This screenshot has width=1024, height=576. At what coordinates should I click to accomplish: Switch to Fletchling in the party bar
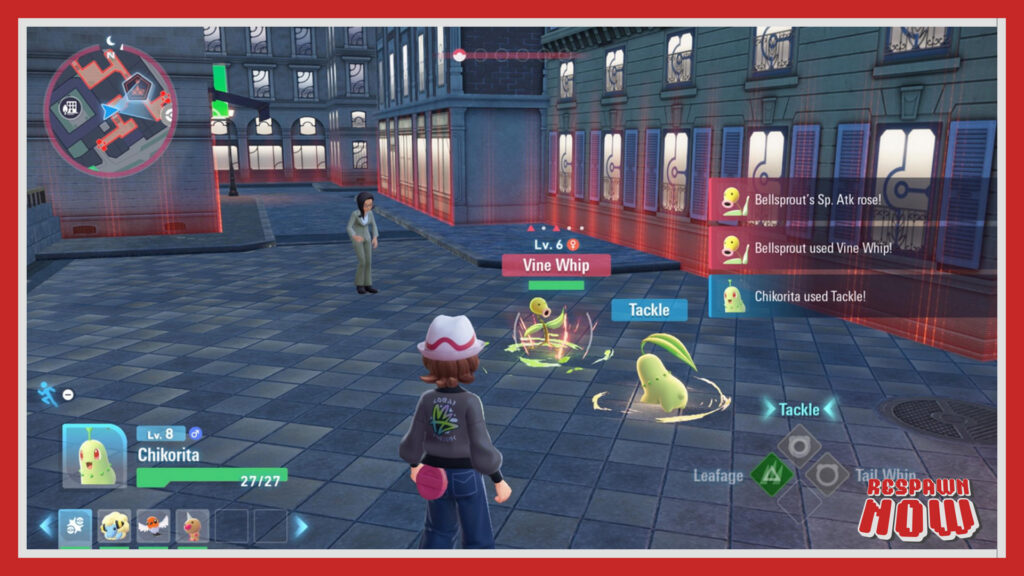(153, 525)
